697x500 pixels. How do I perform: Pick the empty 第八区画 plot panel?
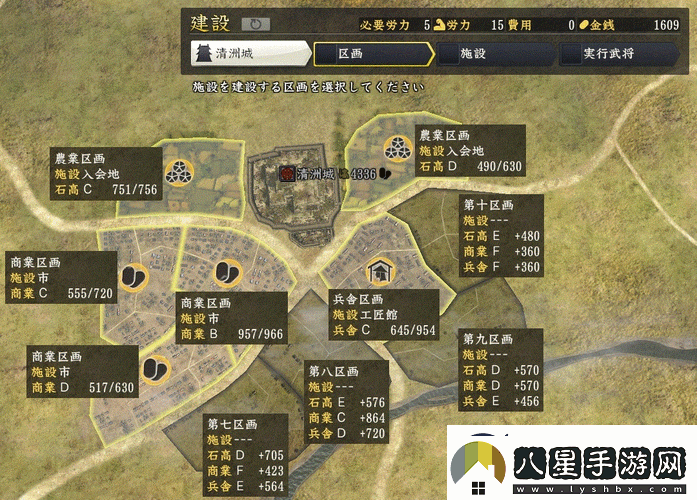347,402
